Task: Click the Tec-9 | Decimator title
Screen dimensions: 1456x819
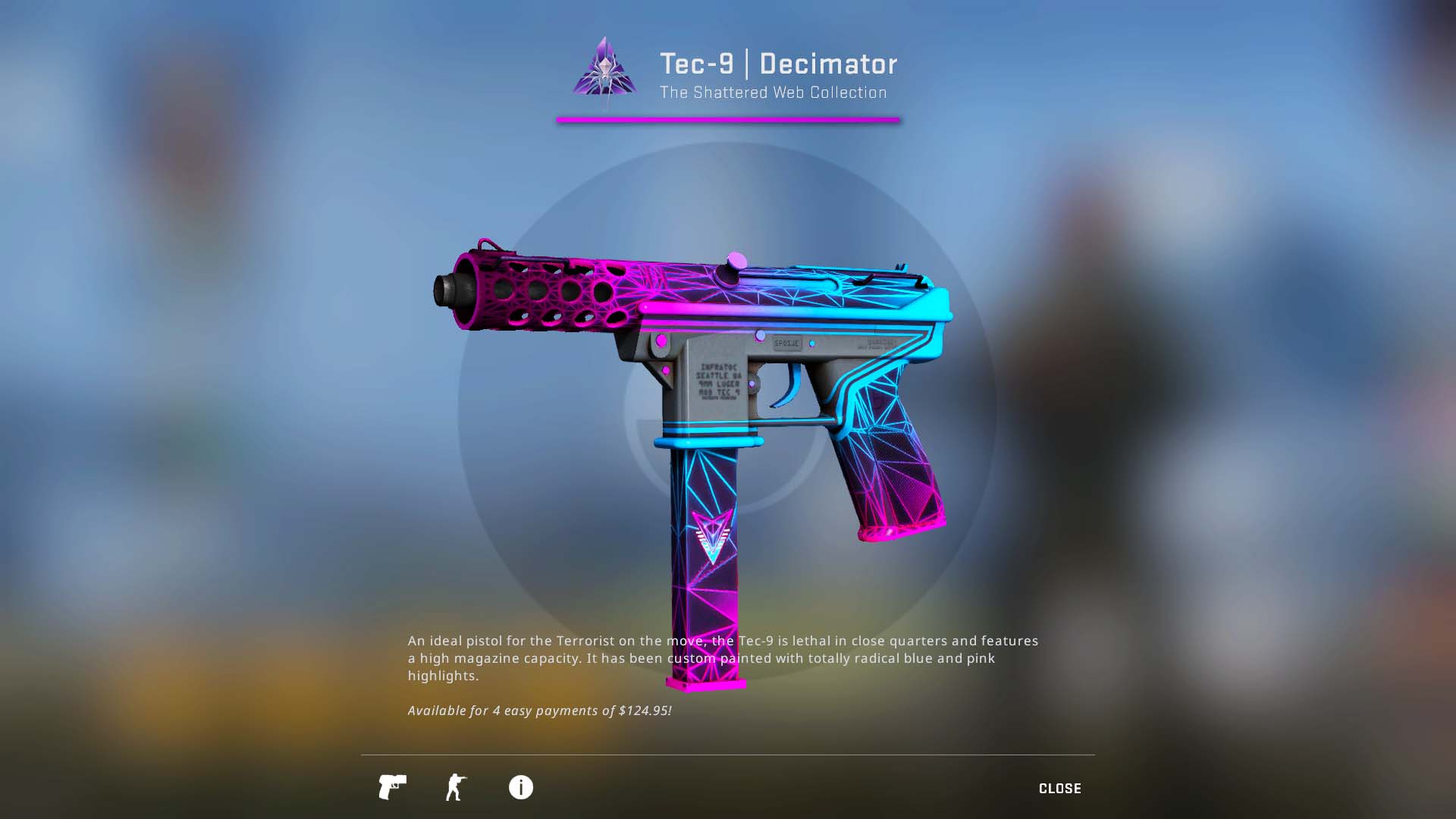Action: click(x=777, y=64)
